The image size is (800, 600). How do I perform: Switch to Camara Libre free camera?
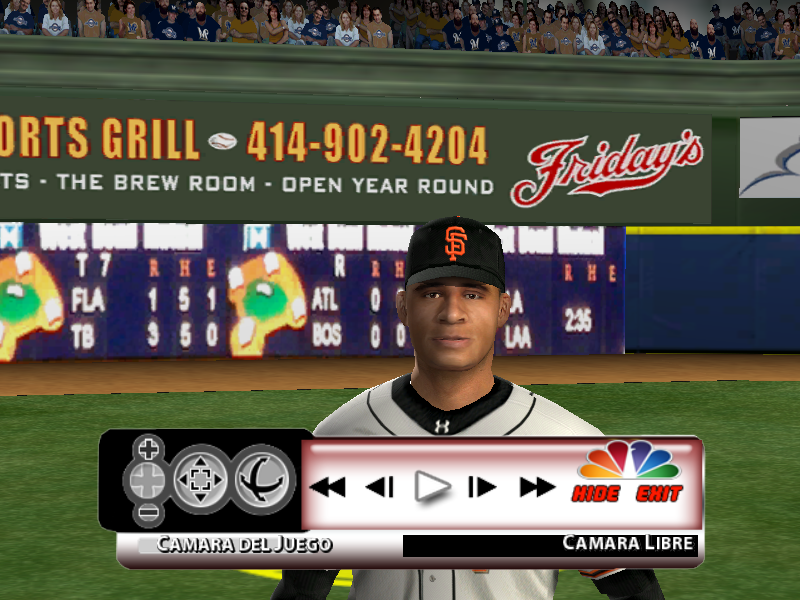tap(628, 544)
